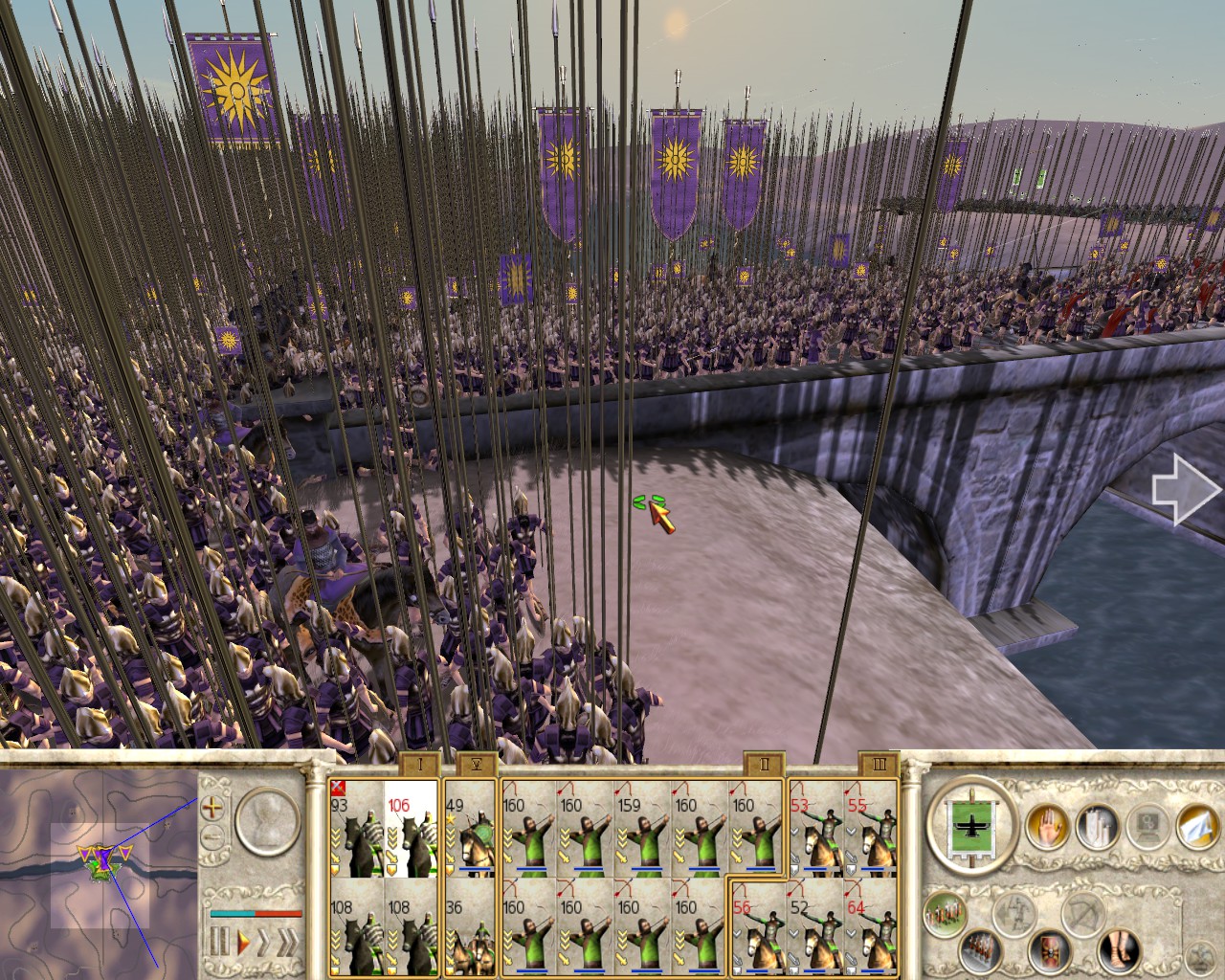Zoom out the minimap with minus icon
1225x980 pixels.
212,836
